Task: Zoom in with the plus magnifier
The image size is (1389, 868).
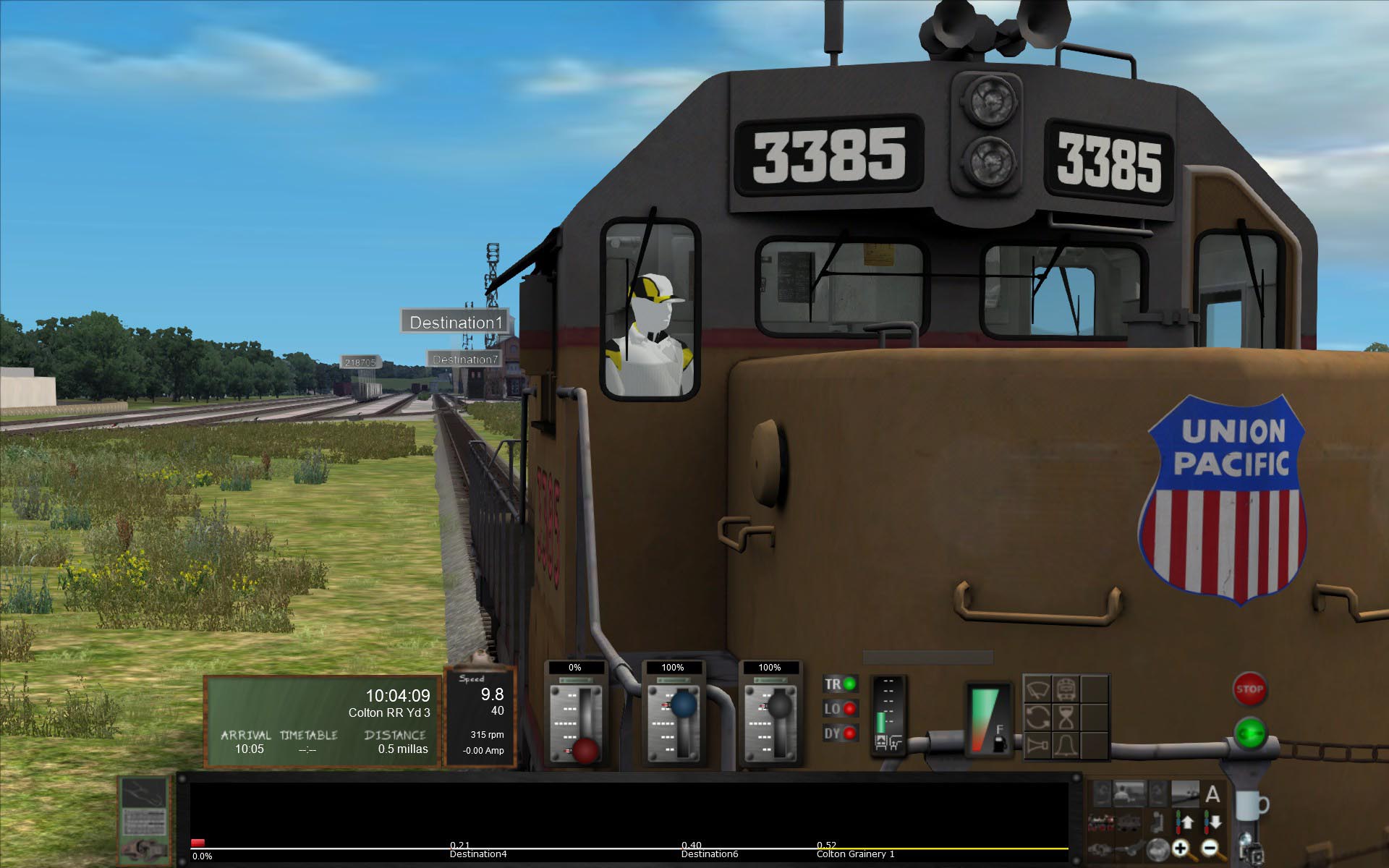Action: pos(1181,847)
